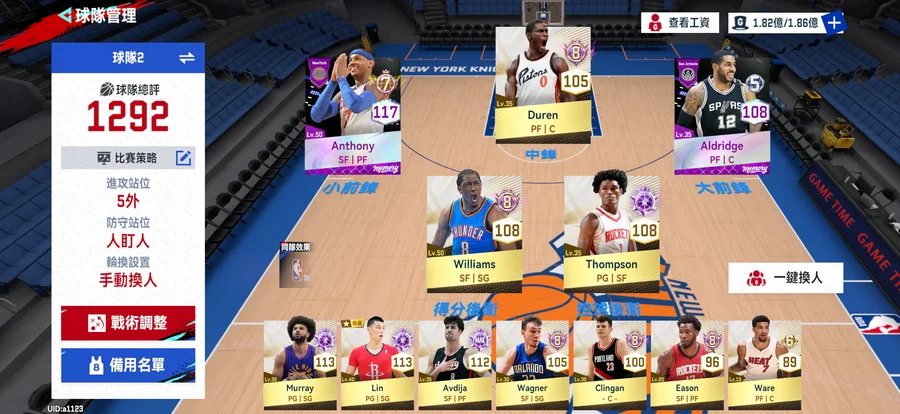Screen dimensions: 900x414
Task: Select the Aldridge power forward card
Action: tap(721, 113)
